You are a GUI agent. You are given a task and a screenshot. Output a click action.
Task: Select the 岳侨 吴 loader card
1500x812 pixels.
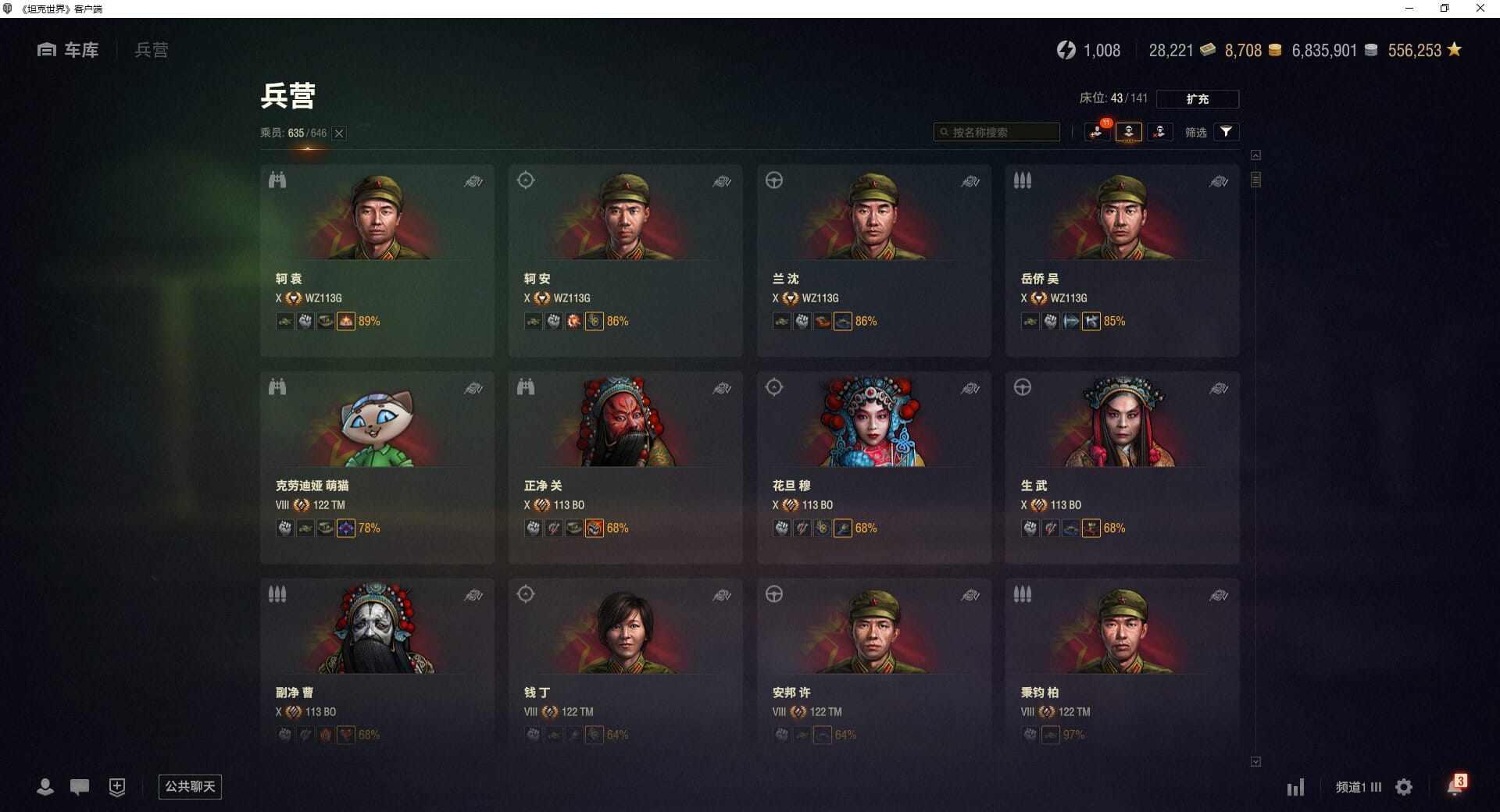pyautogui.click(x=1122, y=260)
